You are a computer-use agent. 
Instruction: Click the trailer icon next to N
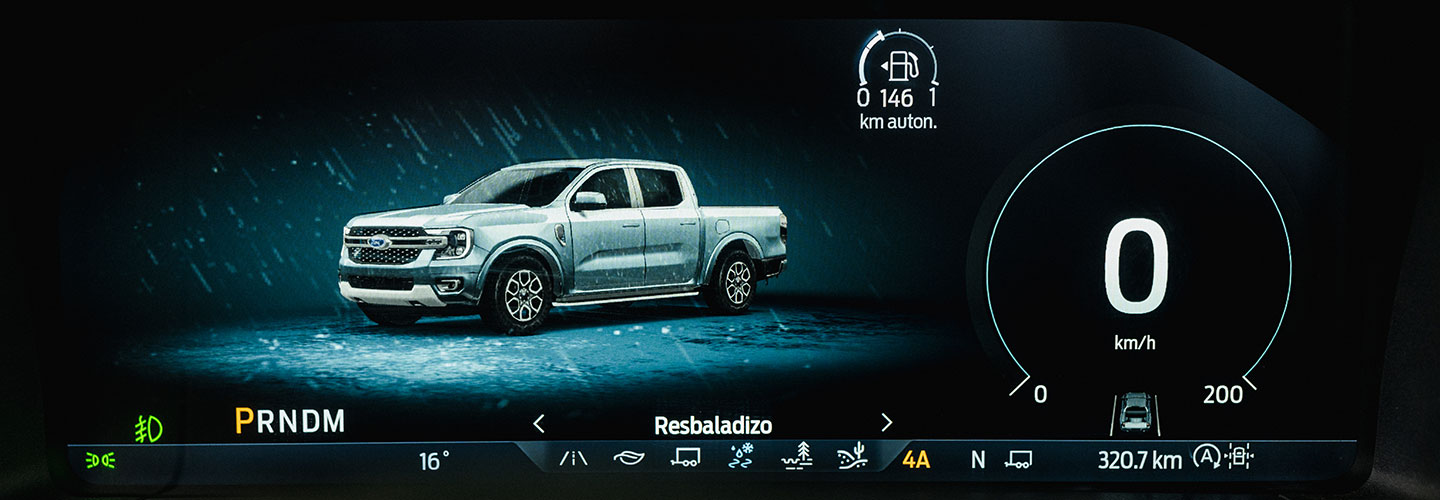pos(1019,459)
